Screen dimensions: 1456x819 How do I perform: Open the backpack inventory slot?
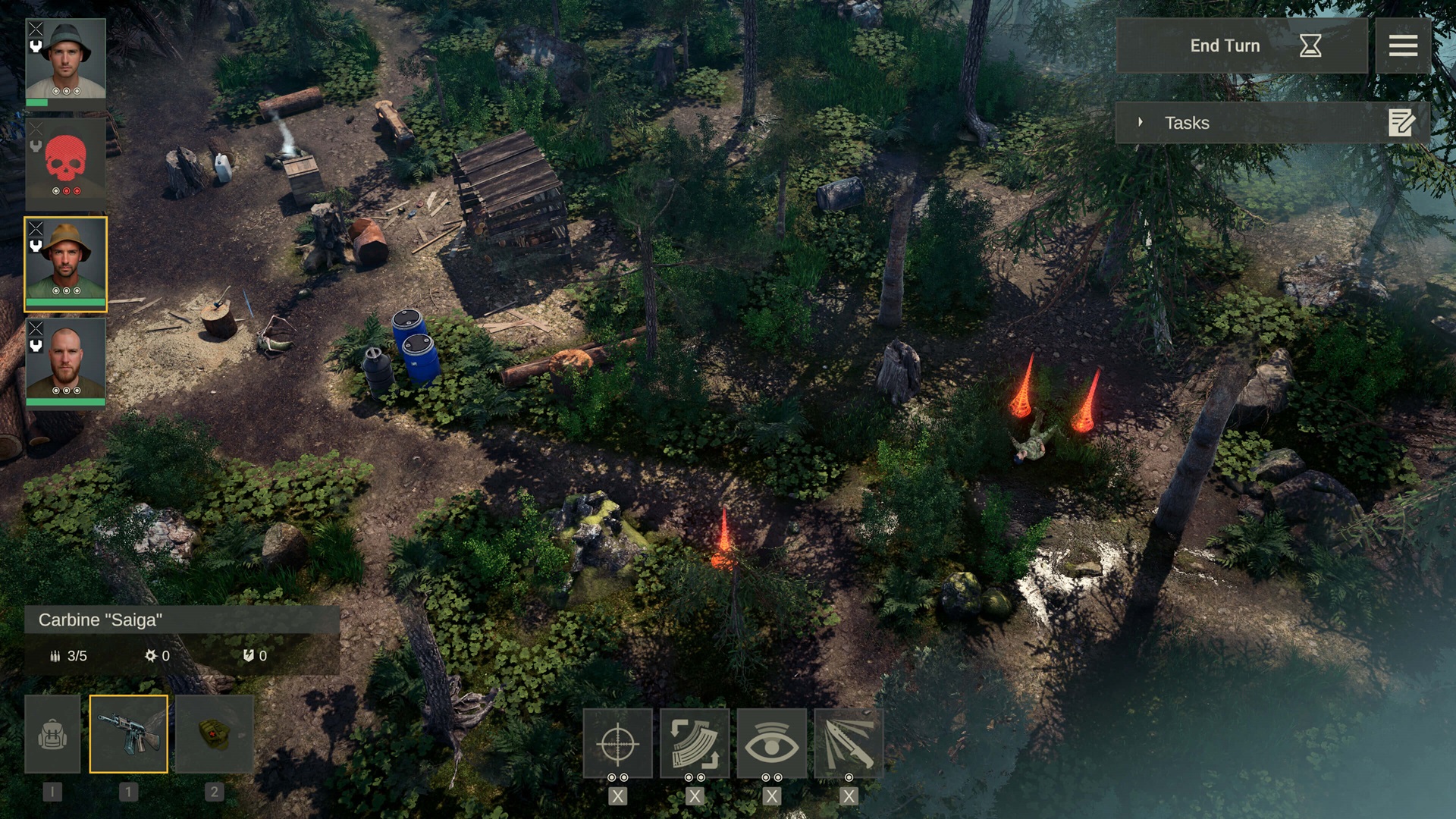tap(52, 733)
